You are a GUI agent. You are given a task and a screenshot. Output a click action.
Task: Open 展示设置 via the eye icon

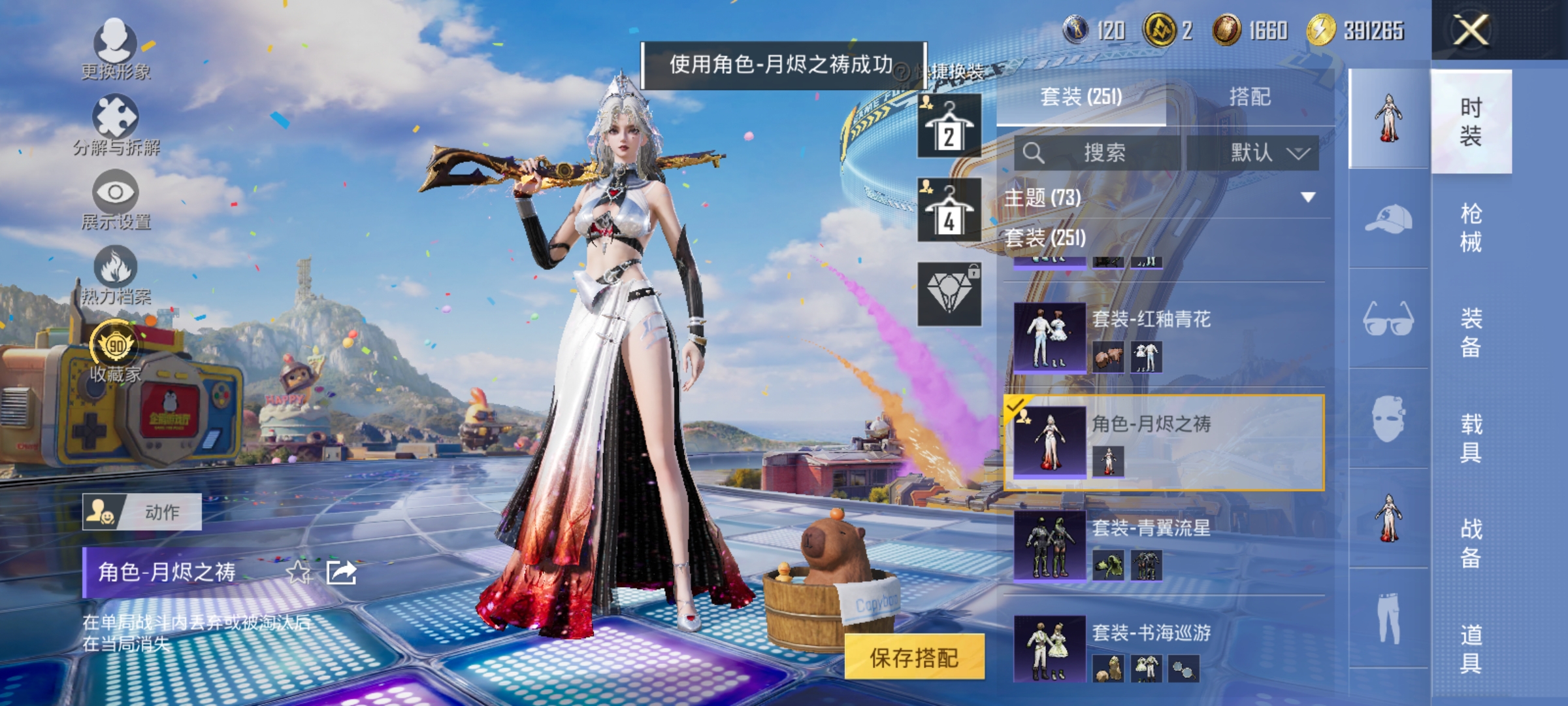click(116, 193)
